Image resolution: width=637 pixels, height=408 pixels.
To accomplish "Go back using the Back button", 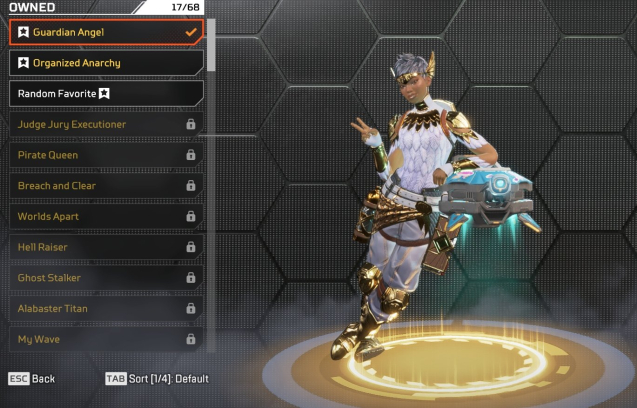I will (x=32, y=379).
